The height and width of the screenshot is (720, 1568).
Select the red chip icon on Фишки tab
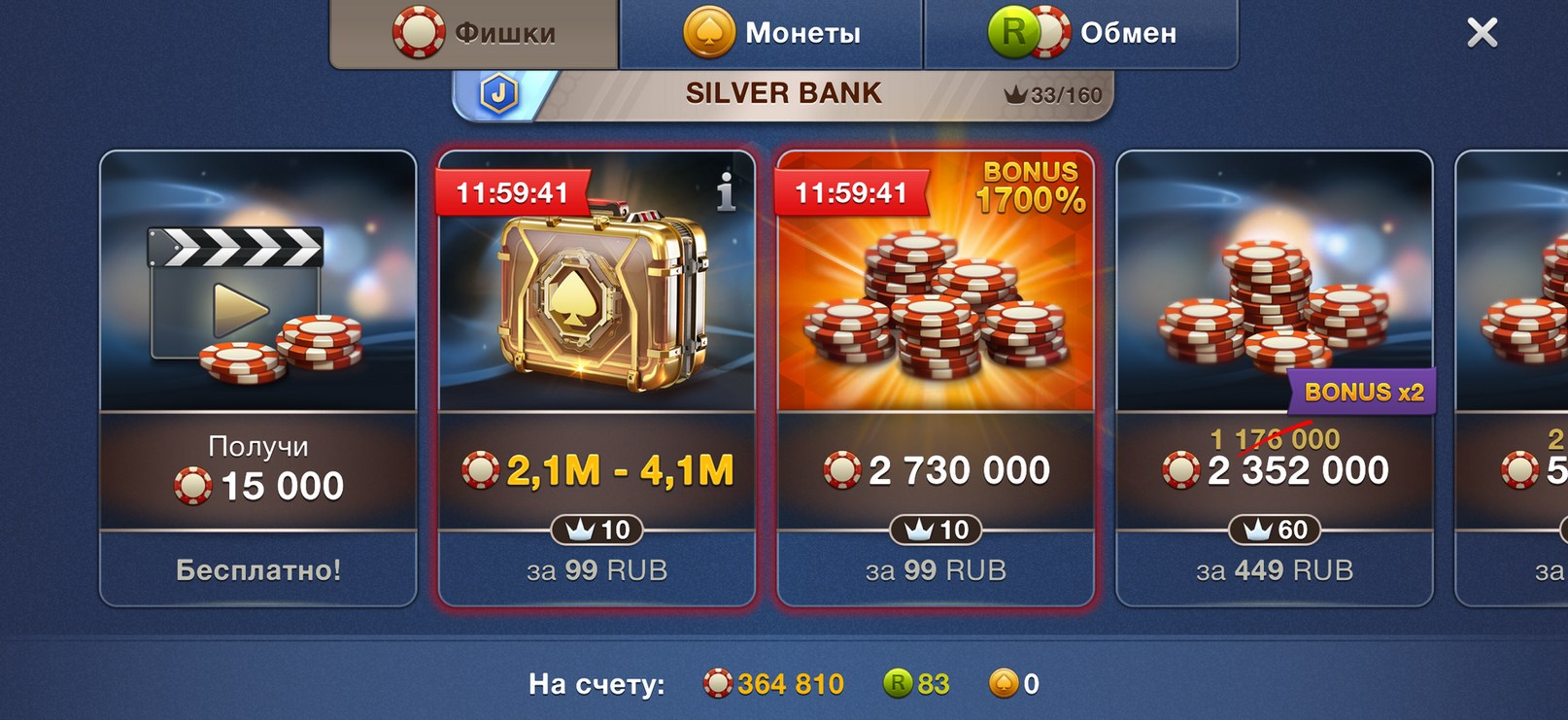click(x=417, y=32)
